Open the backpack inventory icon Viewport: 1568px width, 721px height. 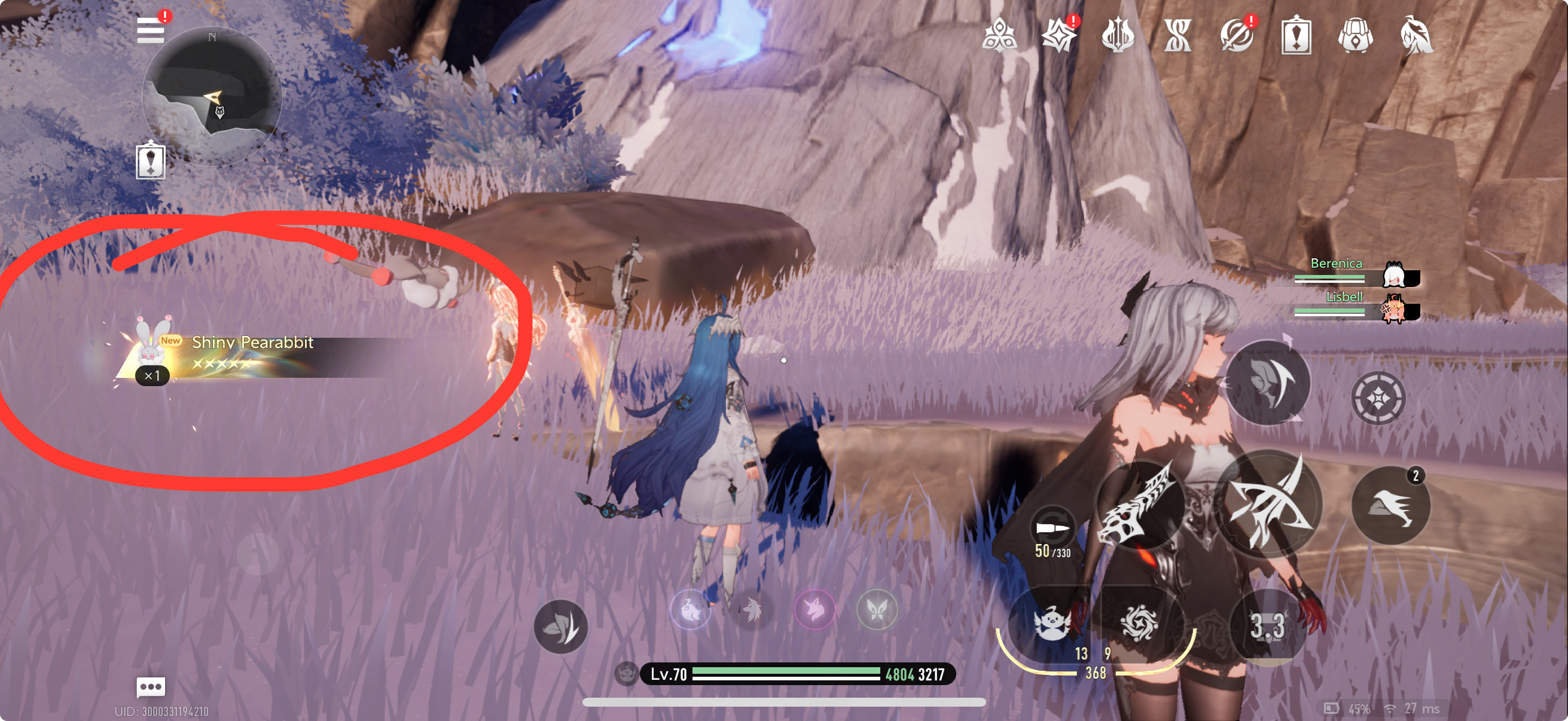pos(1356,35)
